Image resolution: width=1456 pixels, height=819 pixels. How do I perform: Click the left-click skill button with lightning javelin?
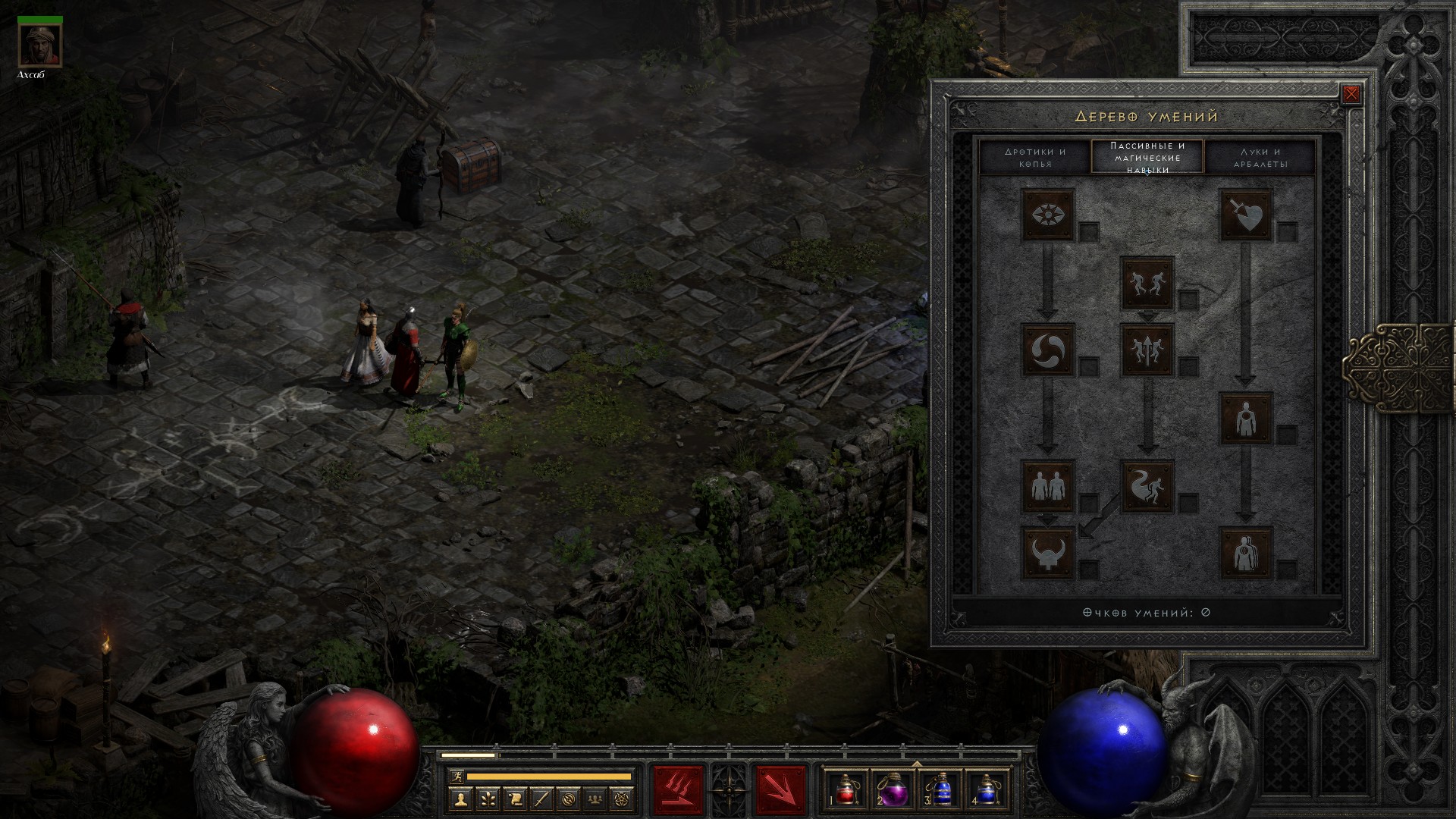tap(679, 790)
